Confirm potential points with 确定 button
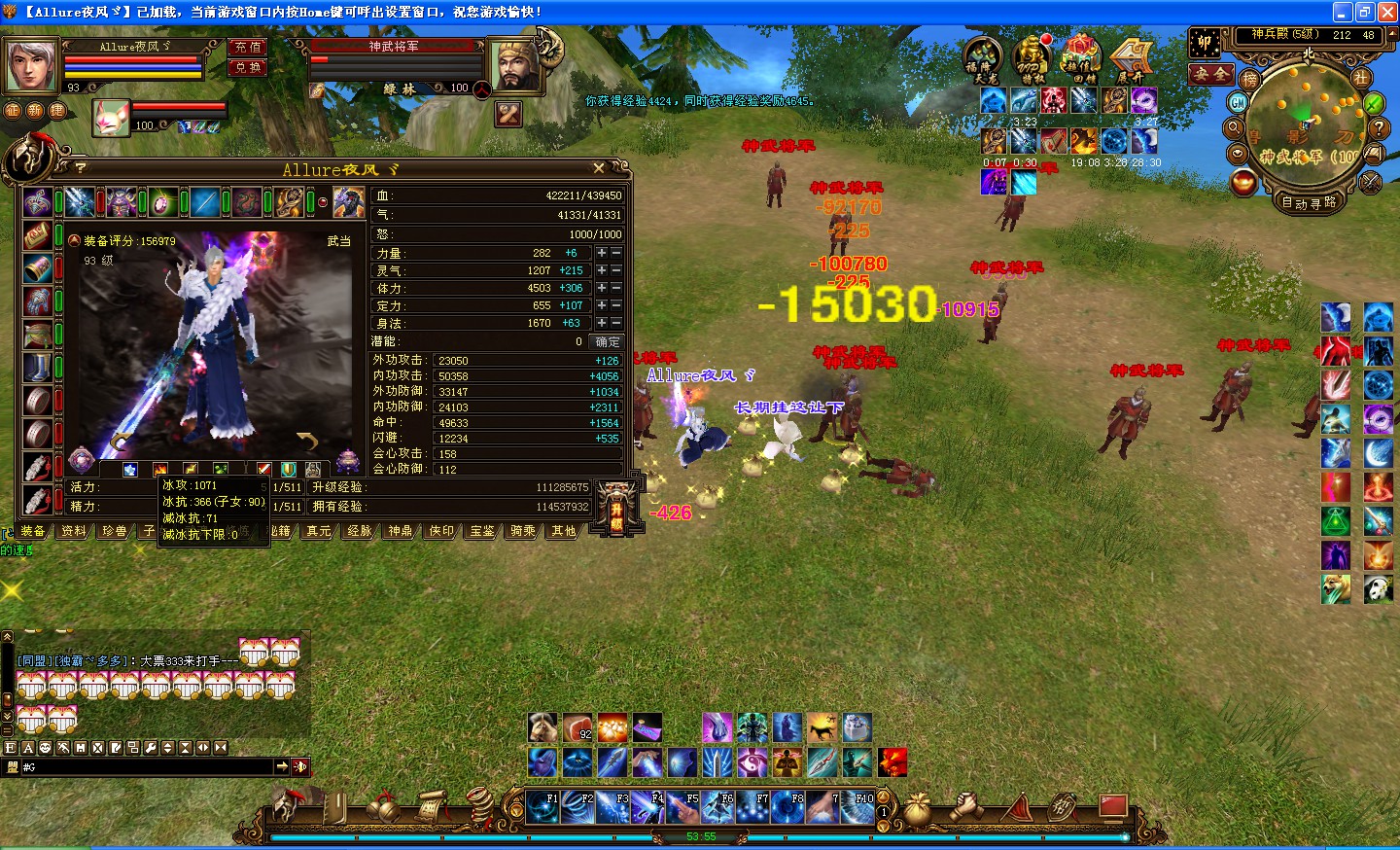The width and height of the screenshot is (1400, 850). click(x=608, y=341)
